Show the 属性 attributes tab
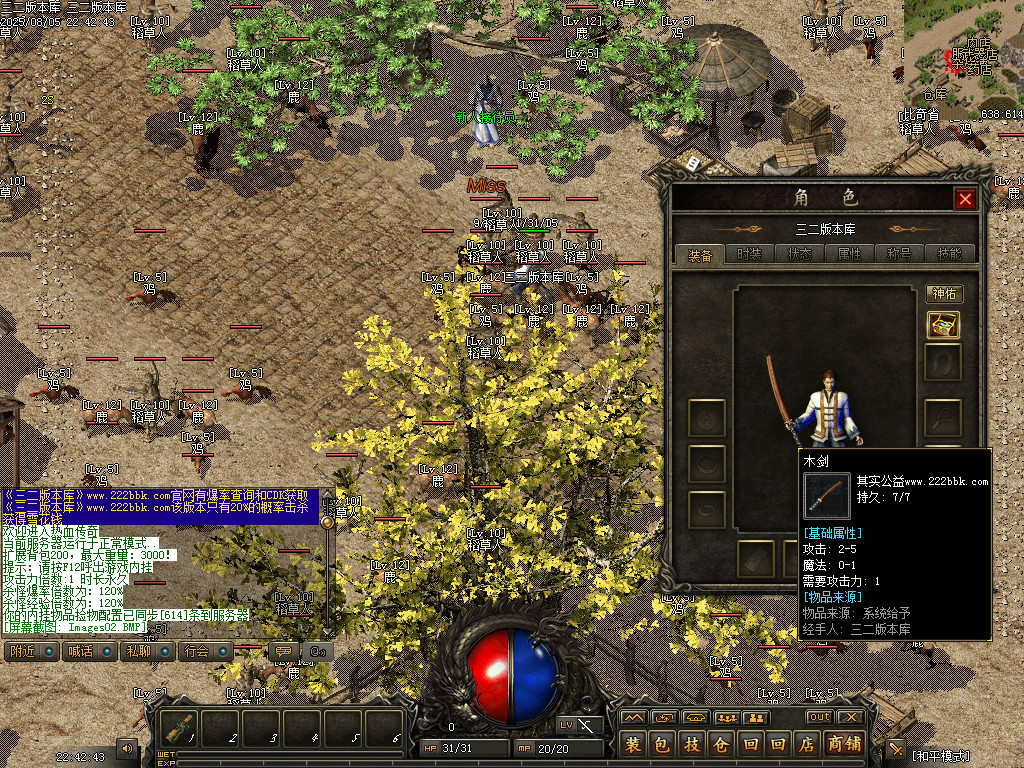 pos(849,255)
